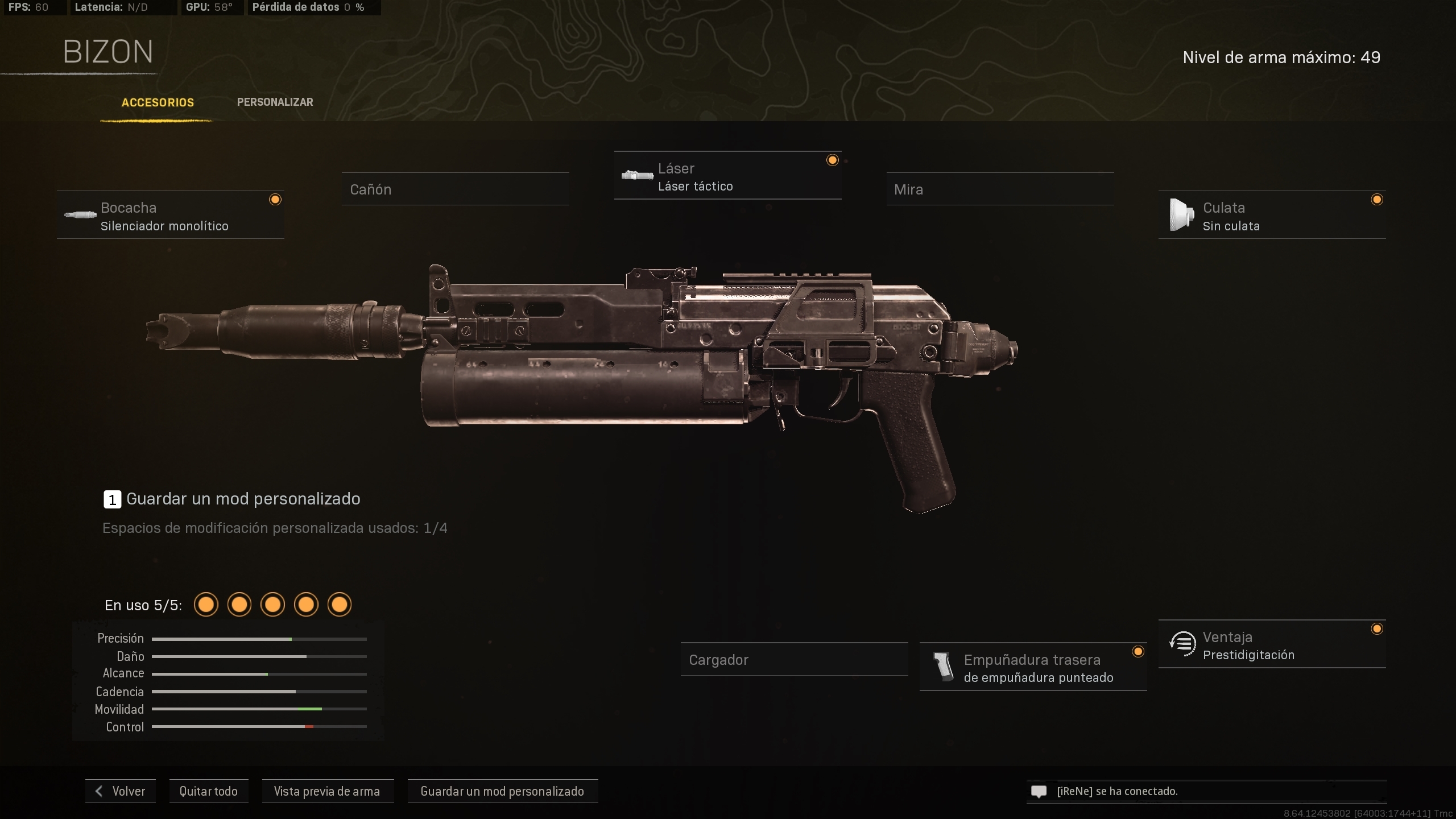1456x819 pixels.
Task: Select the Accesorios tab
Action: (157, 102)
